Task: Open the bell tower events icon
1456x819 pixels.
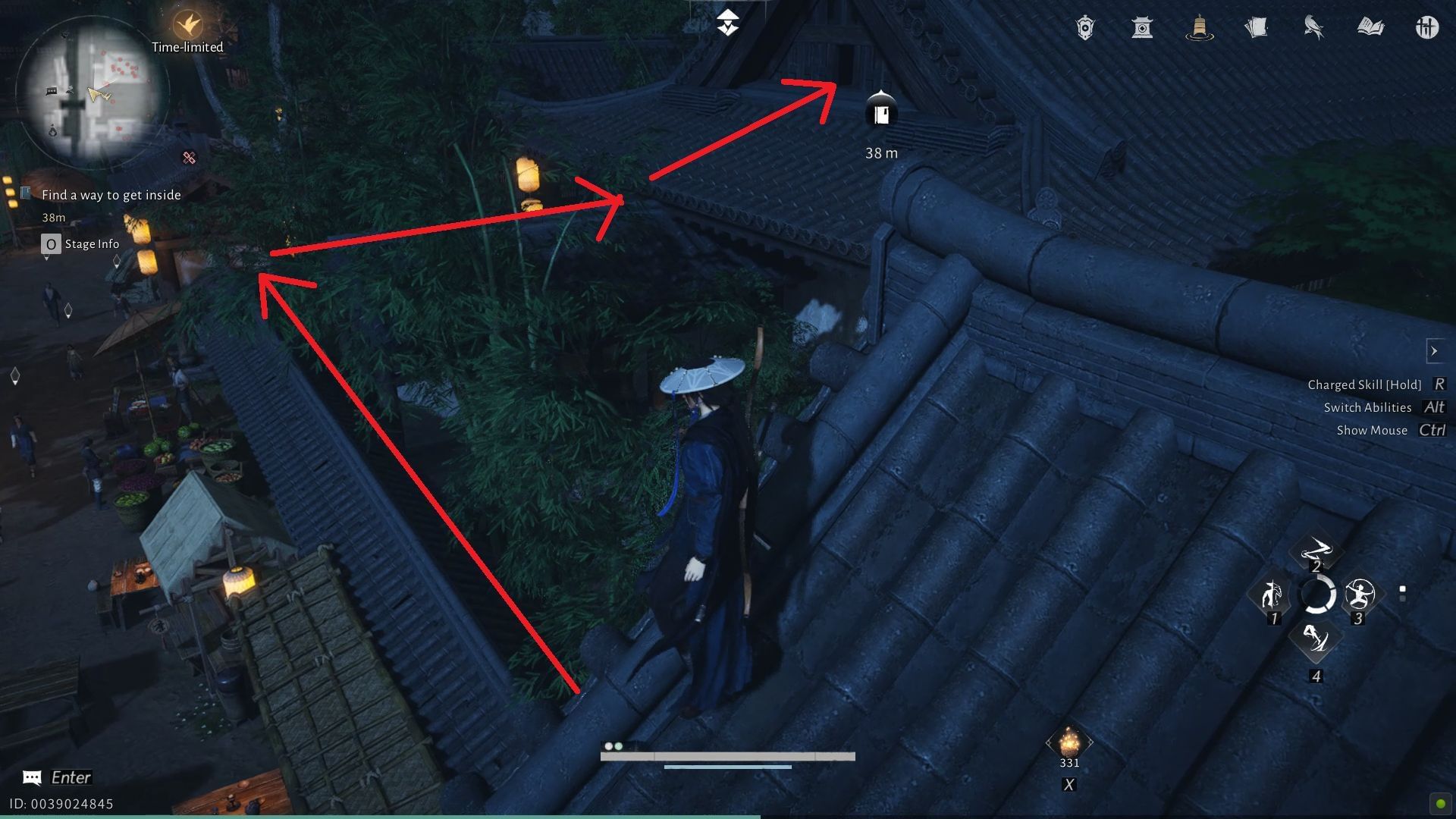Action: coord(1200,28)
